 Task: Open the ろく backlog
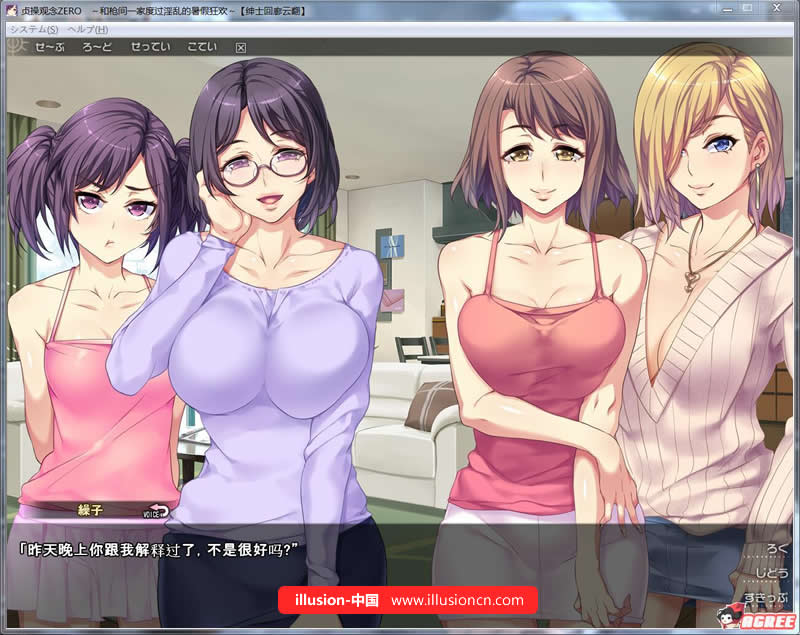[776, 549]
